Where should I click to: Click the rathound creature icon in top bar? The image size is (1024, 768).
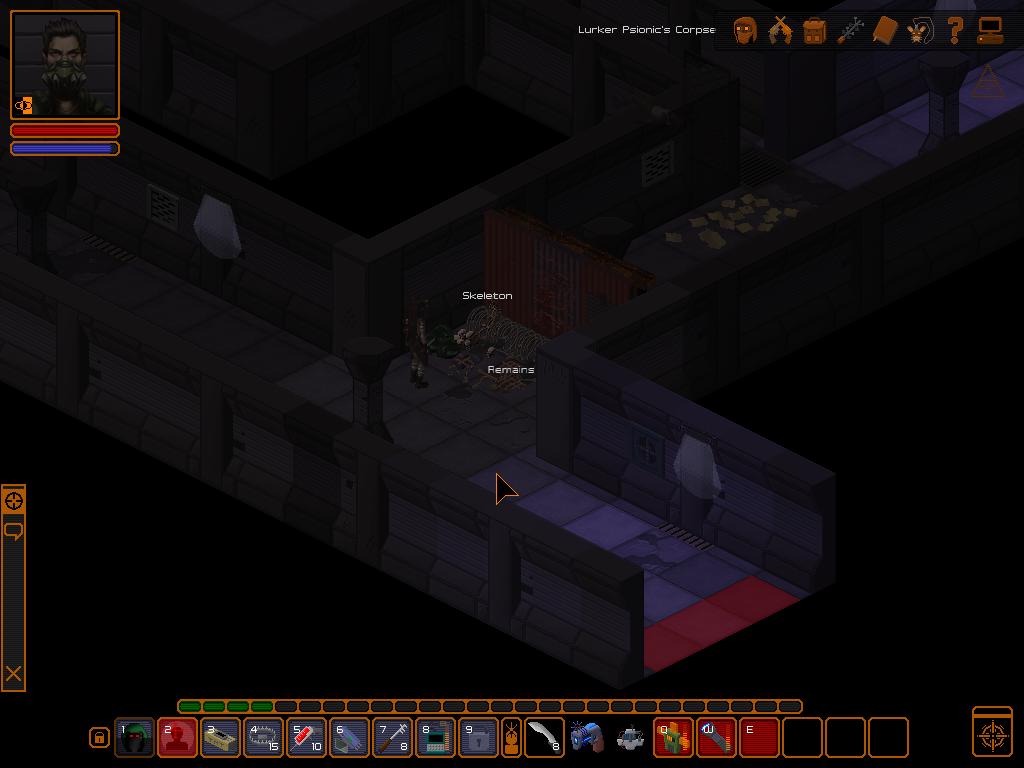pyautogui.click(x=919, y=30)
